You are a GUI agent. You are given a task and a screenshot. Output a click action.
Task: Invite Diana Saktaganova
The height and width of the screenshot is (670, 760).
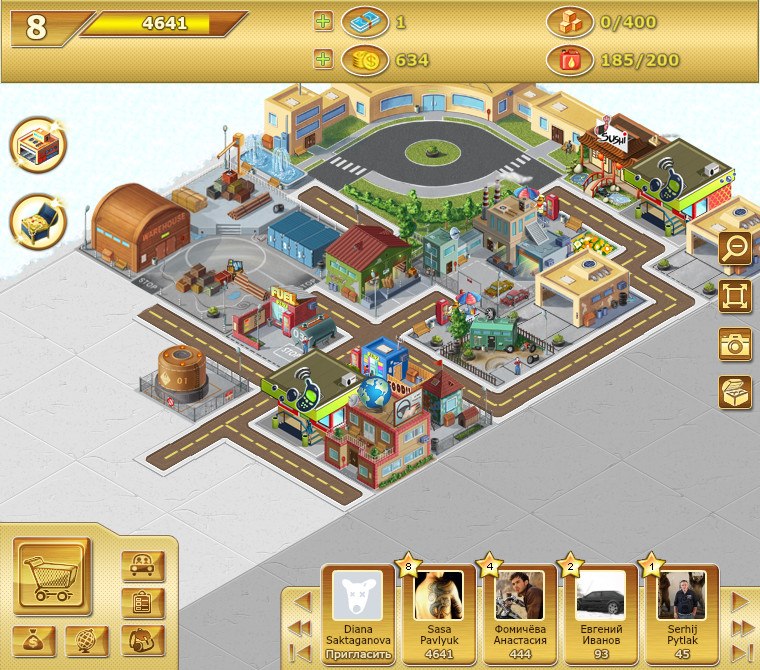356,653
